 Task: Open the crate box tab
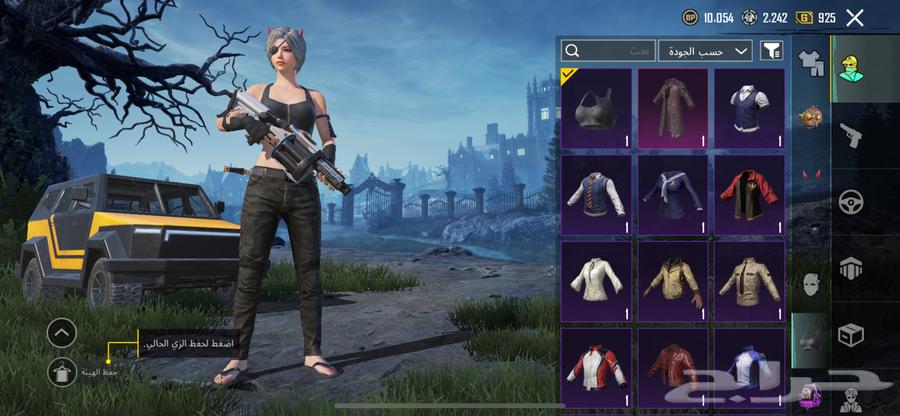click(852, 333)
